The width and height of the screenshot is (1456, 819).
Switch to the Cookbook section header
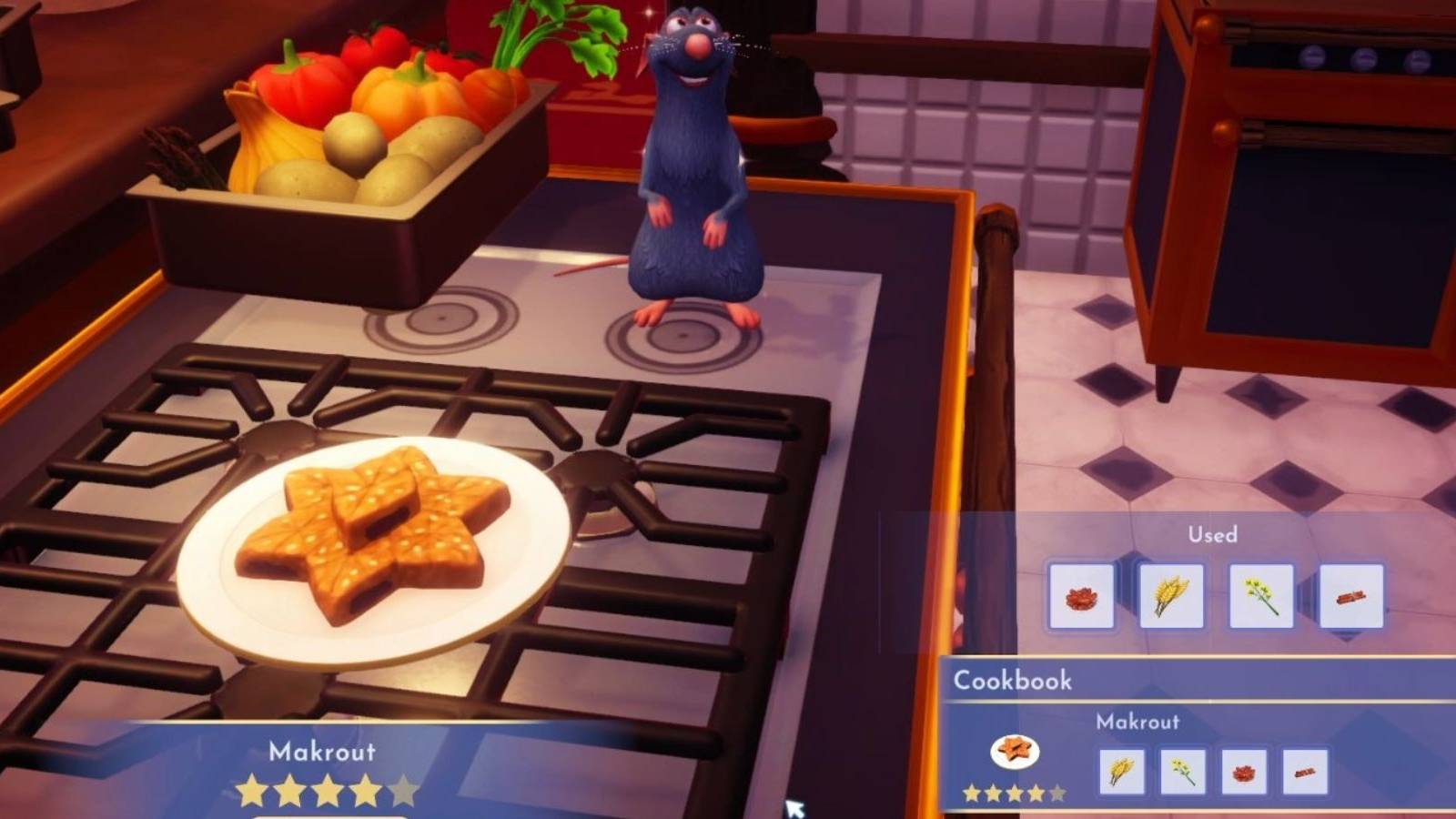(1012, 681)
